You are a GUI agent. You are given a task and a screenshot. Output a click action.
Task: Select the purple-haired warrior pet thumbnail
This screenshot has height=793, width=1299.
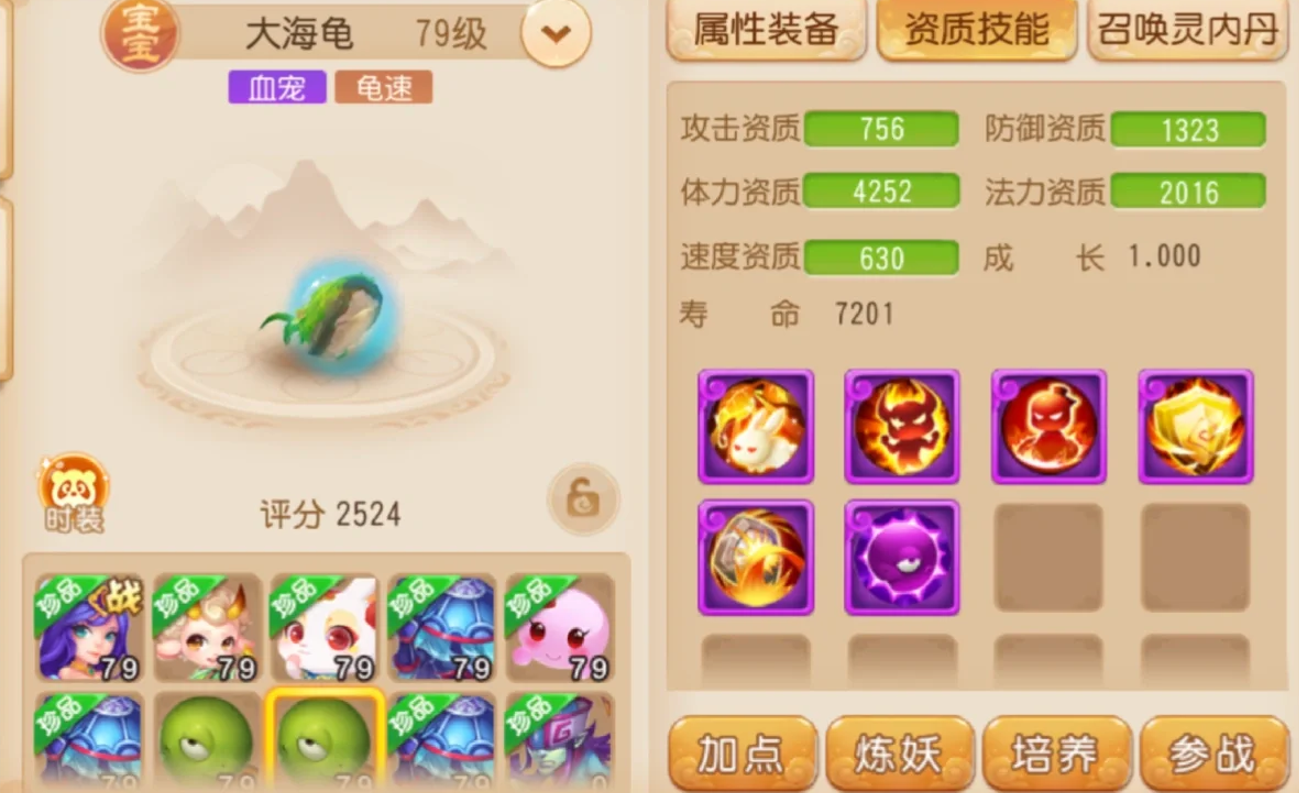click(x=87, y=628)
